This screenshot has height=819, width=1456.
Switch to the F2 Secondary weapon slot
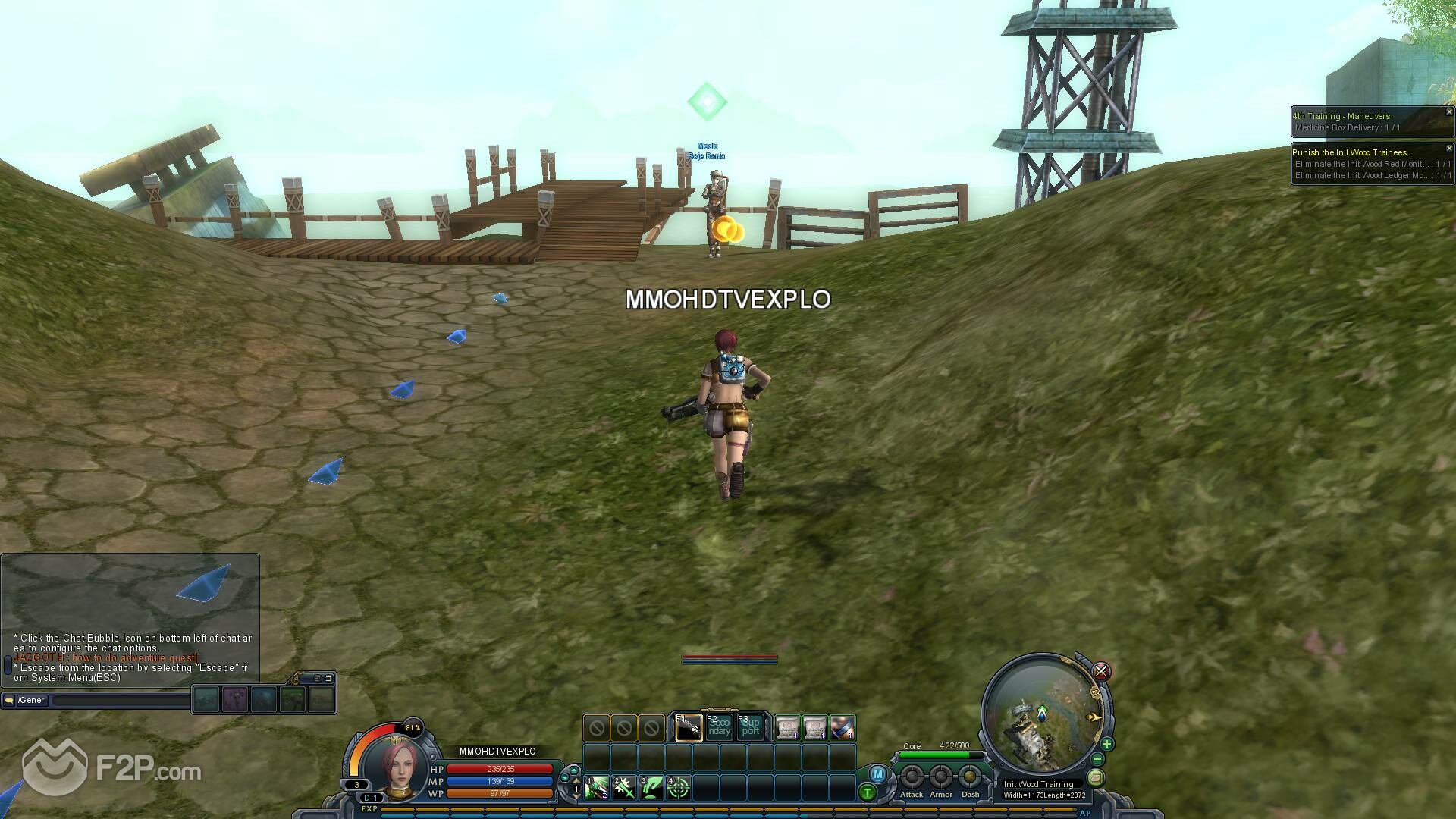719,728
